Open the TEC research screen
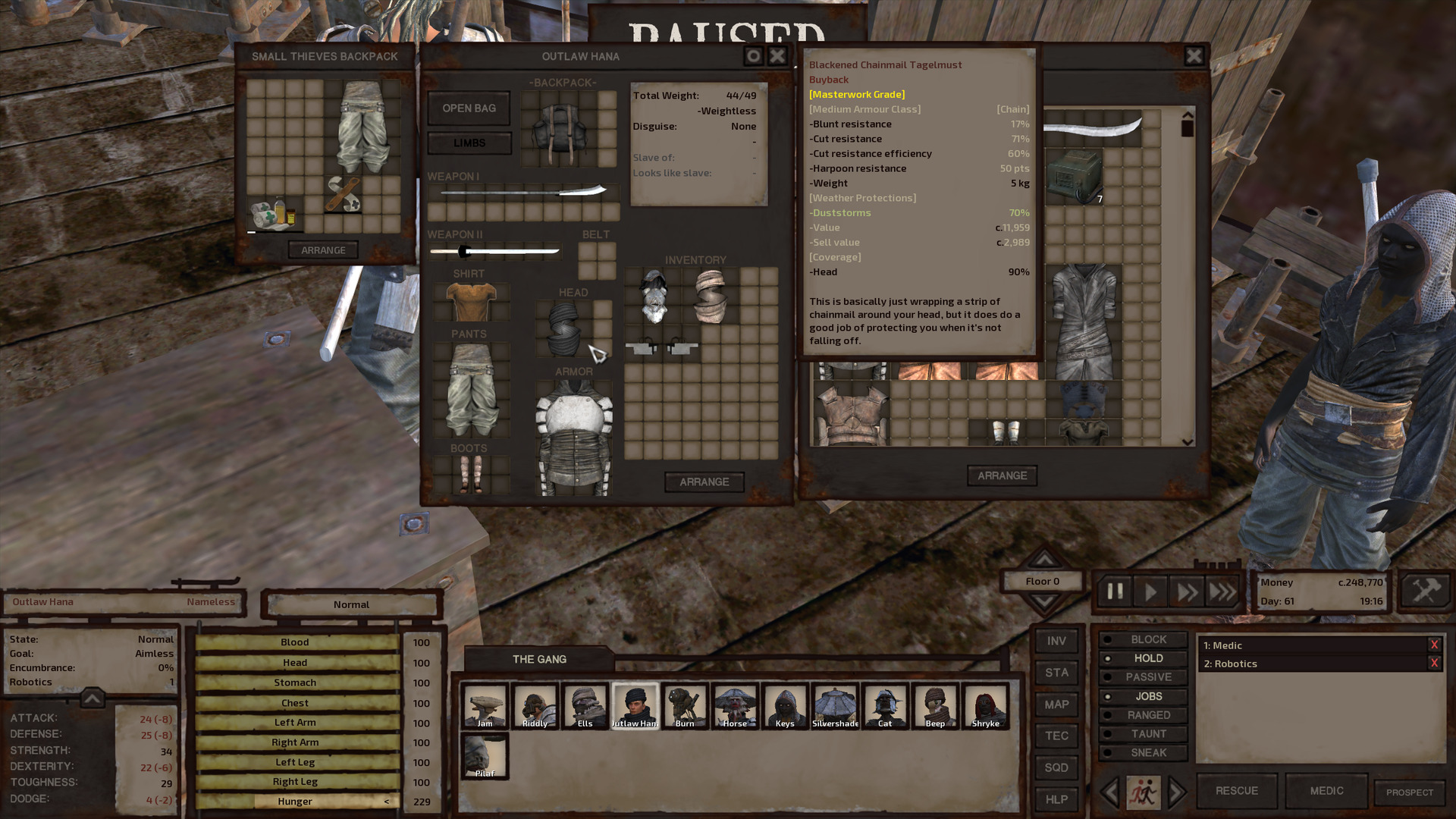The width and height of the screenshot is (1456, 819). pyautogui.click(x=1056, y=736)
